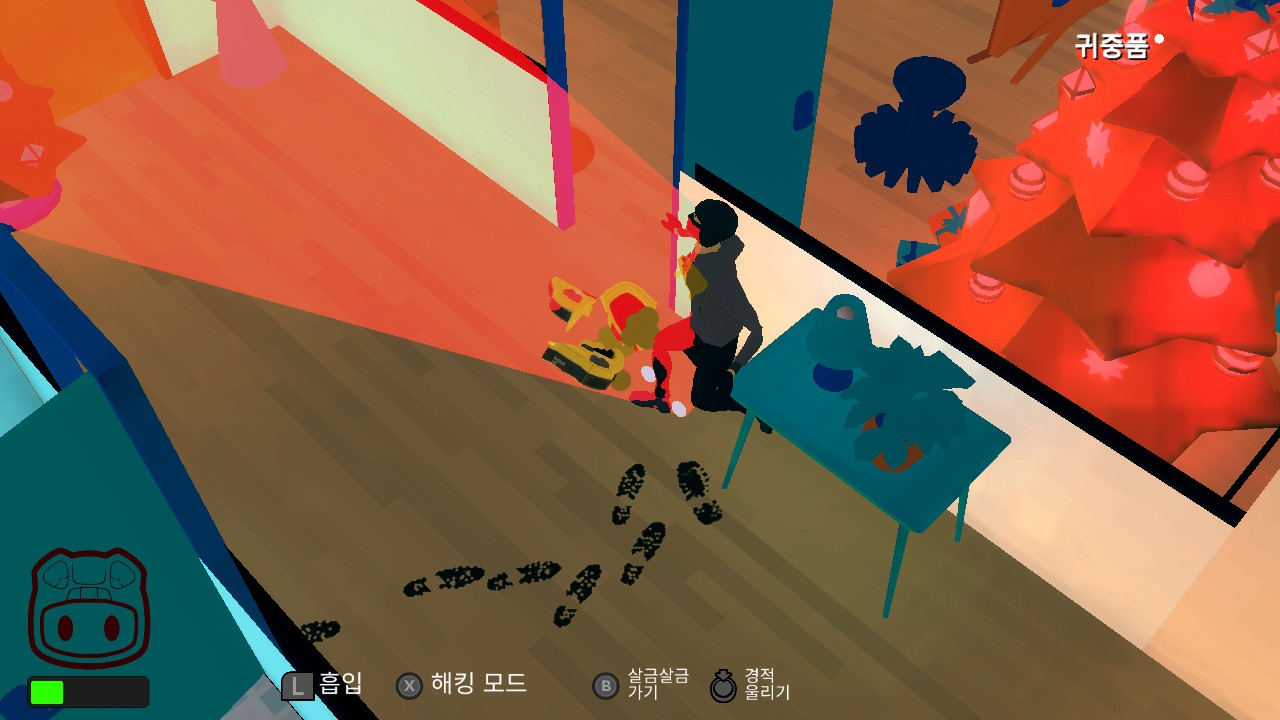Click the white objective marker dot beside 귀중품
Screen dimensions: 1280x720
[x=1159, y=38]
